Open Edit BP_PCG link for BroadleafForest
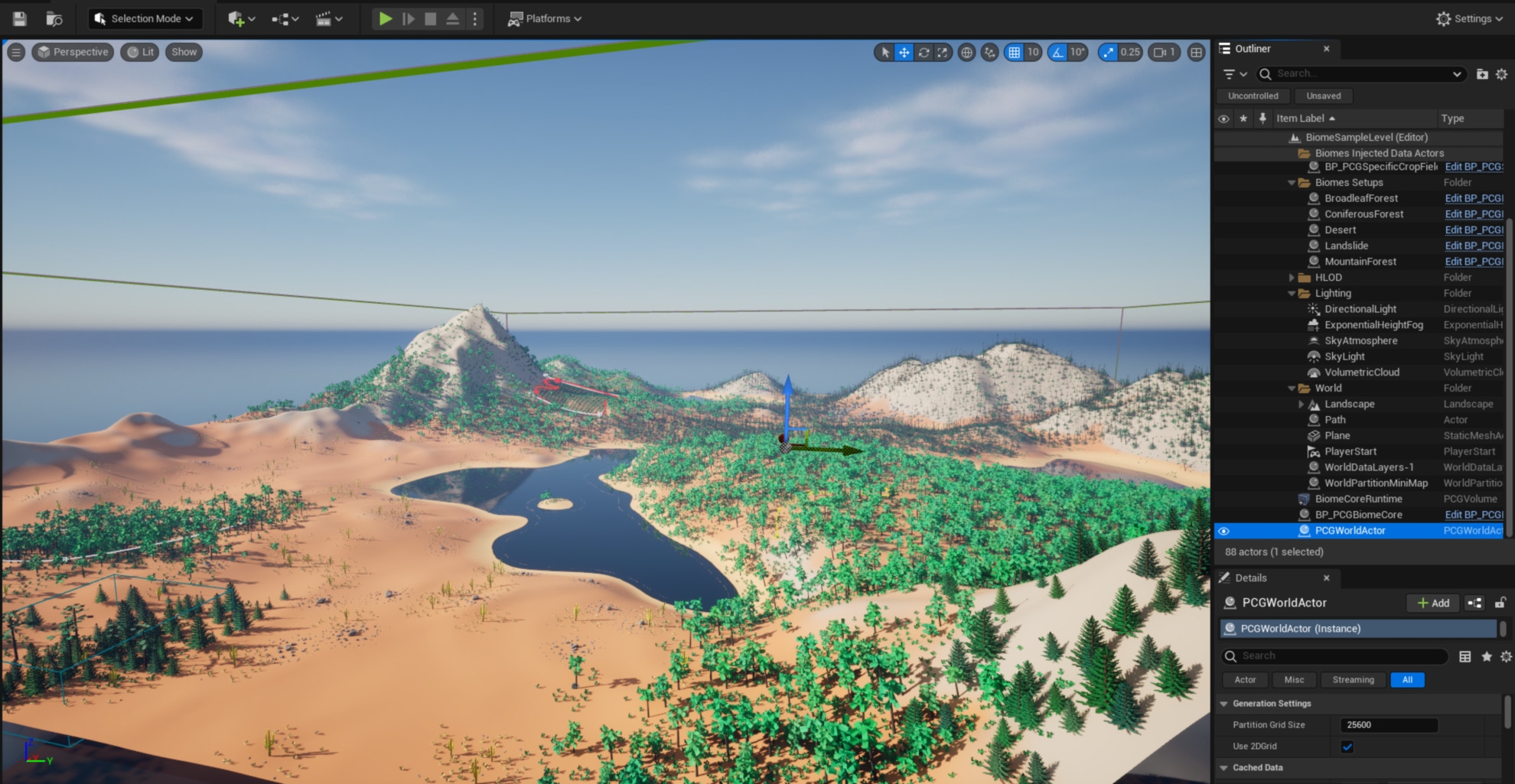The image size is (1515, 784). coord(1474,198)
